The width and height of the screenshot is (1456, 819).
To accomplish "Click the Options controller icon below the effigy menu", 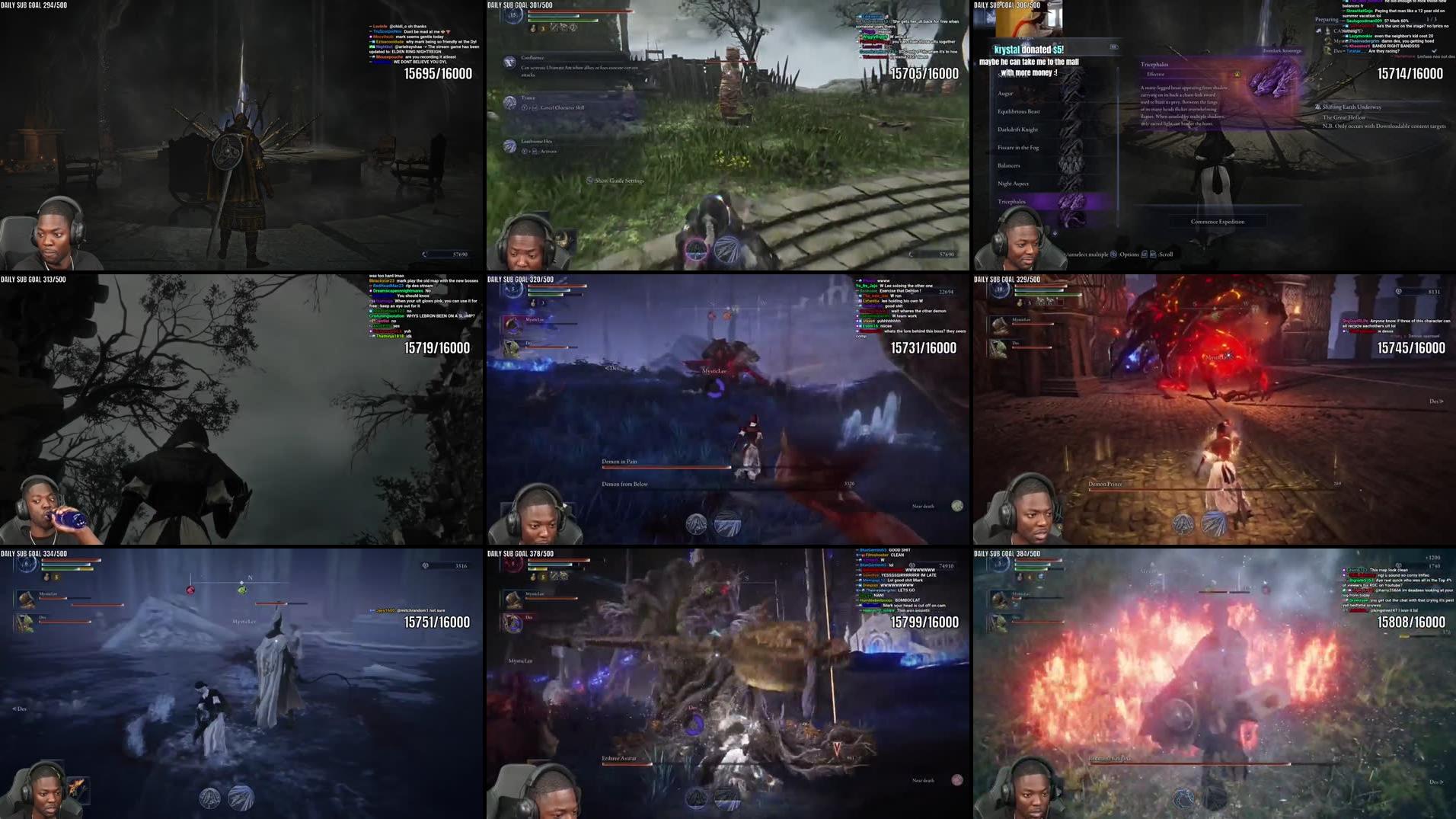I will (x=1113, y=254).
